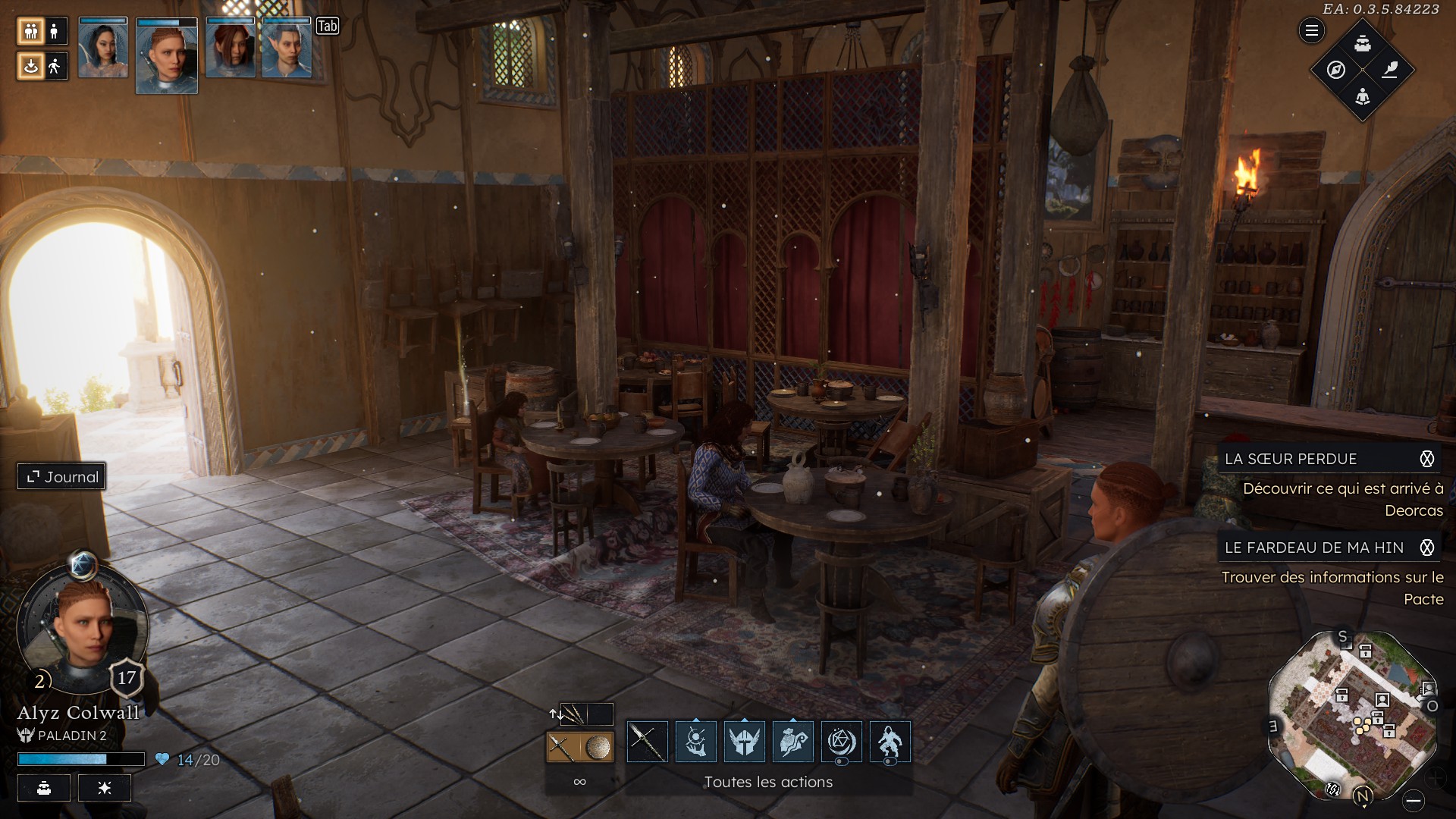
Task: Activate the hand-with-orb spell ability
Action: click(695, 742)
